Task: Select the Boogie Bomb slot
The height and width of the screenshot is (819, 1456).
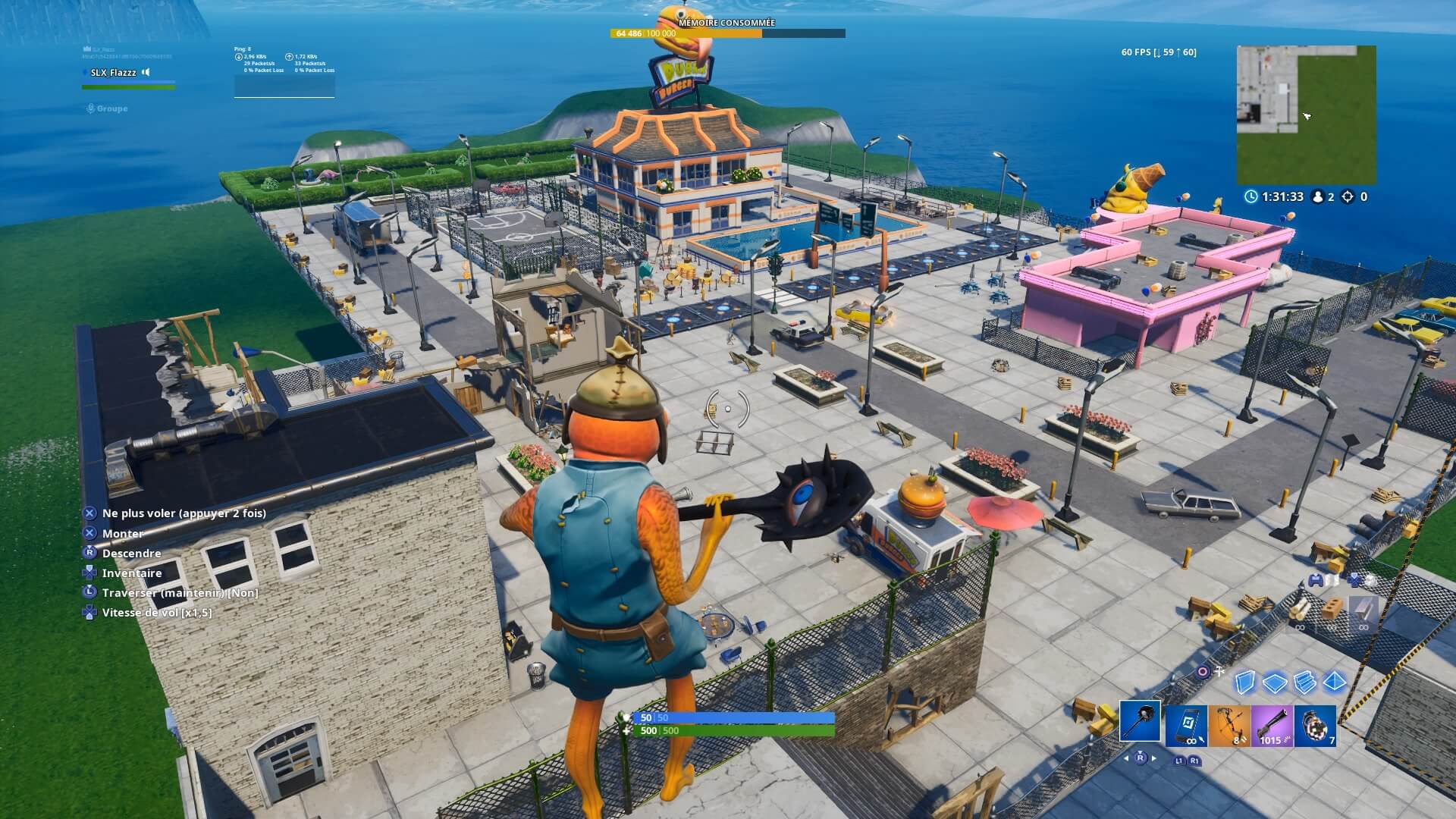Action: (1315, 726)
